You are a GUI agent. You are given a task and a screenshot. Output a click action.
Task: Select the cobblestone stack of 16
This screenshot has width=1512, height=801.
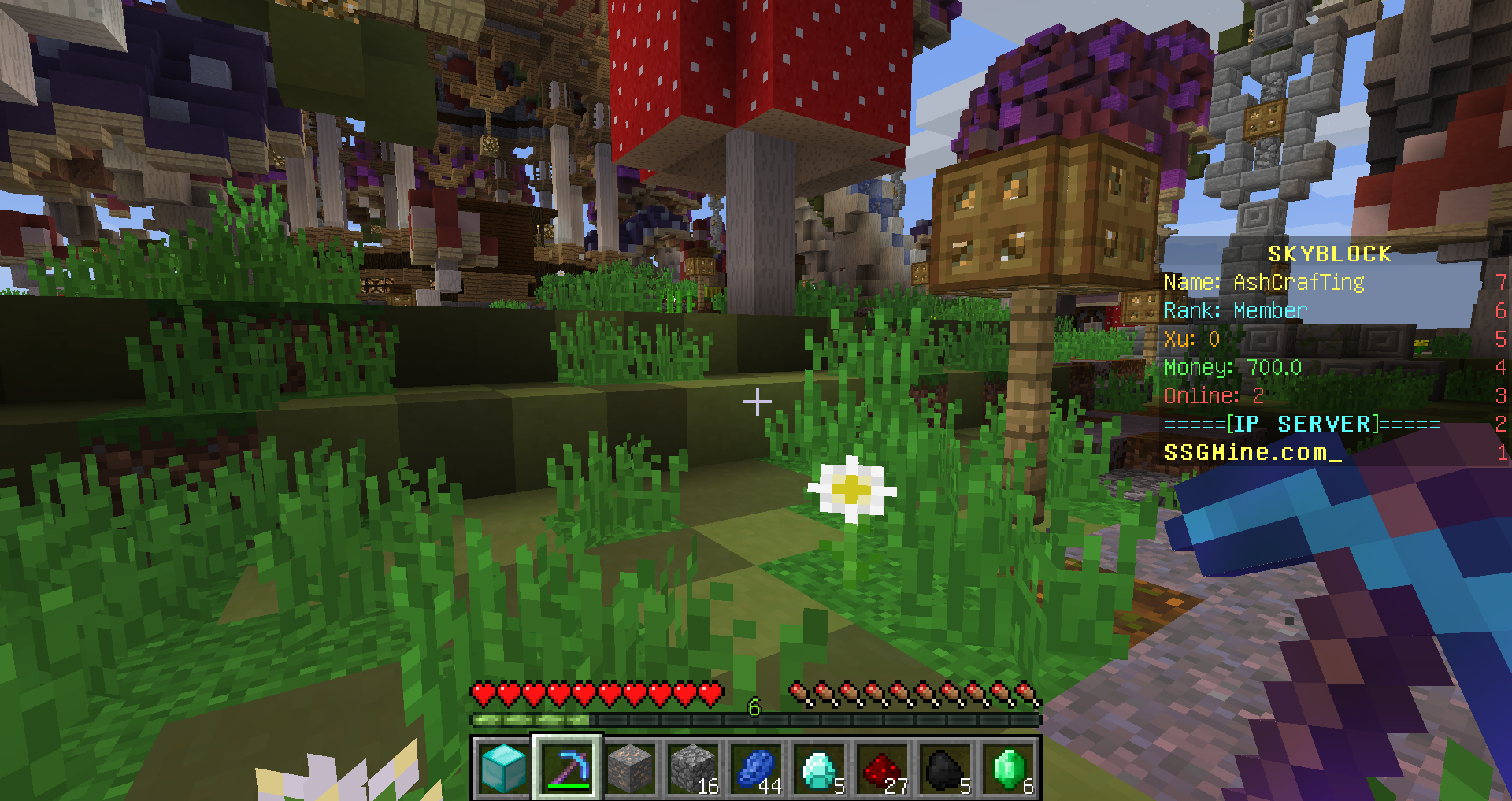pos(693,768)
